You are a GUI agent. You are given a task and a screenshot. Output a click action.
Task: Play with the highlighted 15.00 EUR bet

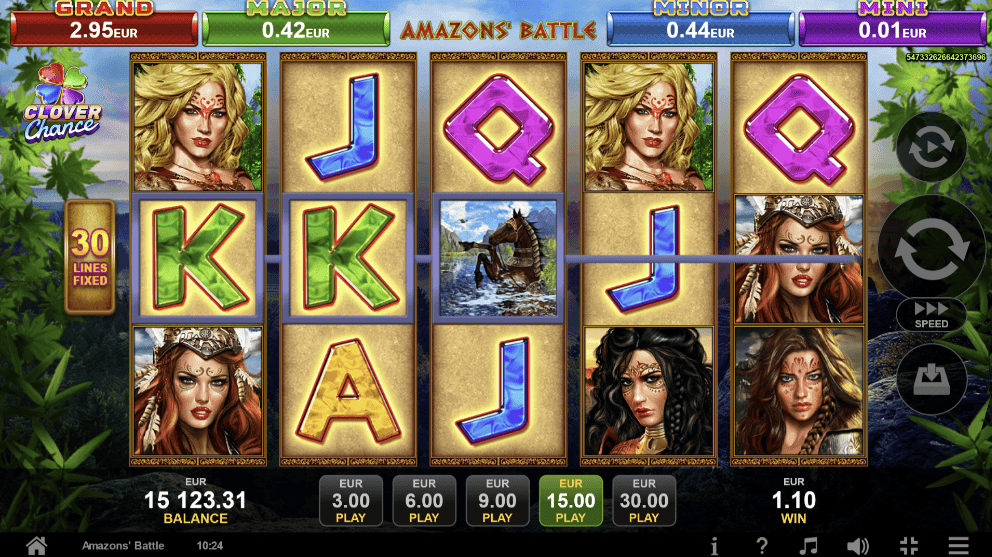coord(571,501)
